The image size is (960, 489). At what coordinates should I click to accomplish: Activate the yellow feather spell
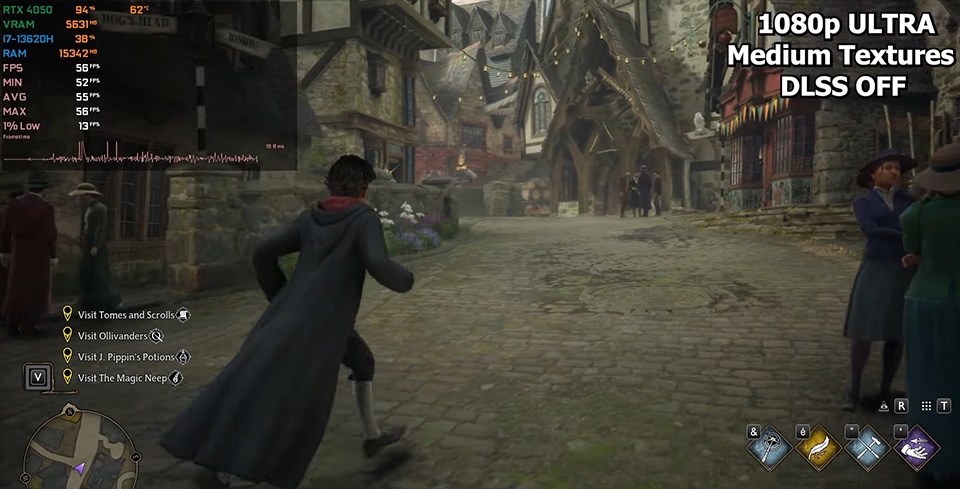pos(816,447)
